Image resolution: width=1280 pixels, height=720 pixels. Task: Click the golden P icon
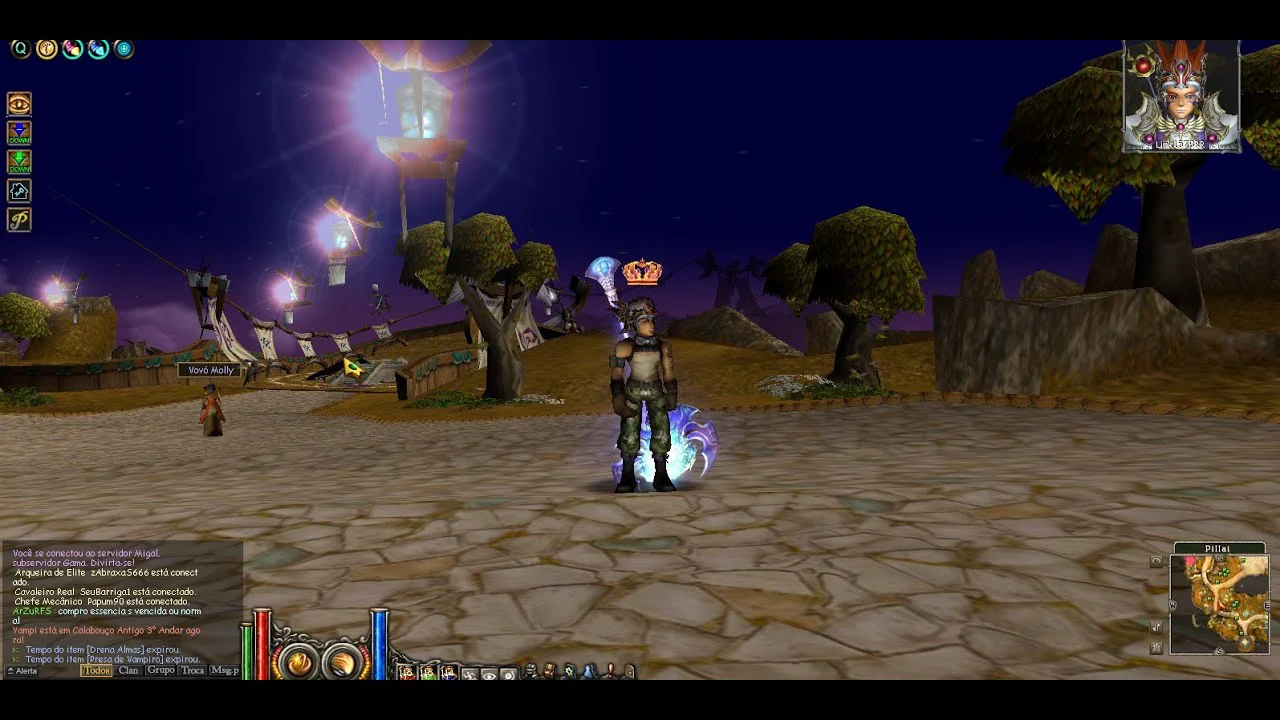(x=19, y=220)
